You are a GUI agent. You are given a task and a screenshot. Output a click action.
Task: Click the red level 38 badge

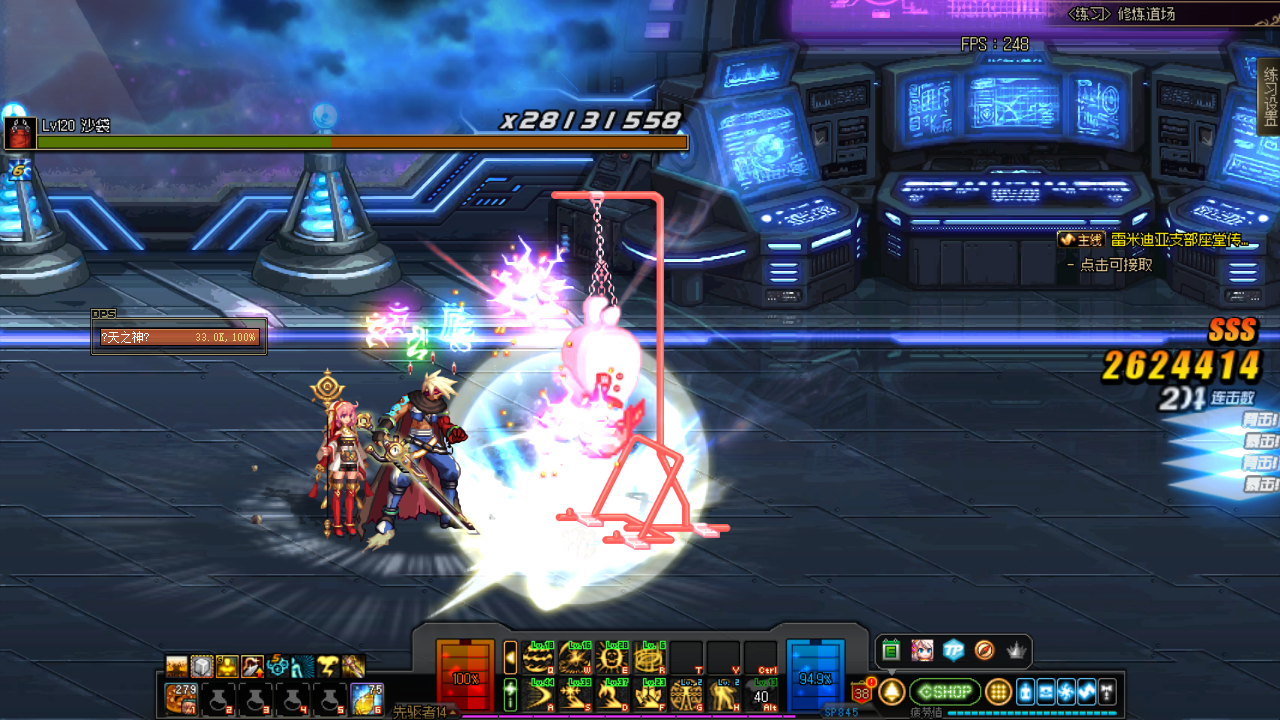click(x=862, y=692)
